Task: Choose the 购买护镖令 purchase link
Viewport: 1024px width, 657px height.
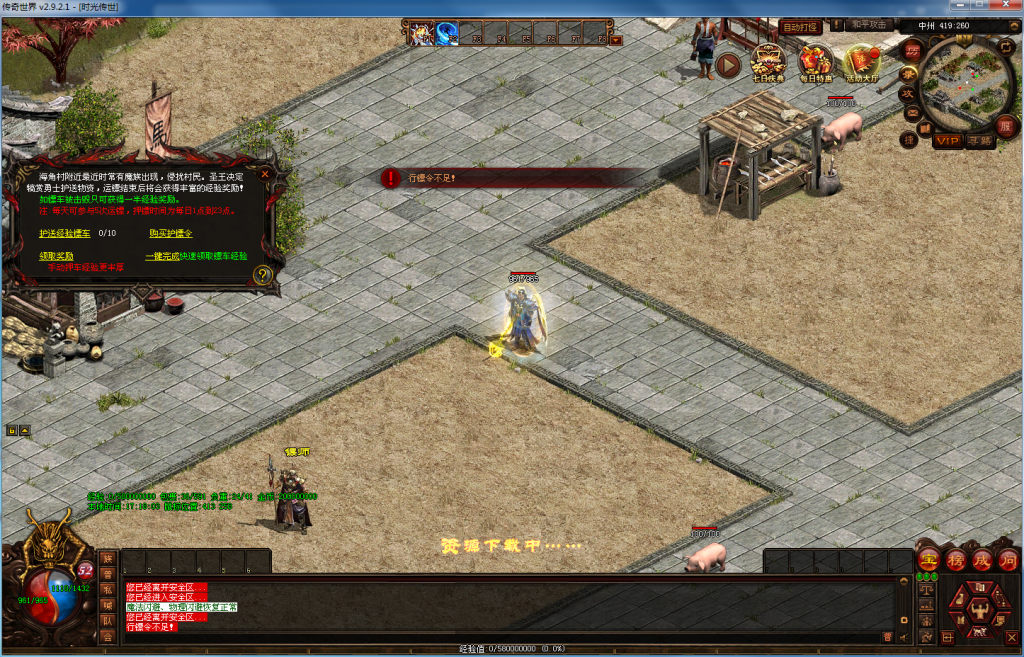Action: pos(171,233)
